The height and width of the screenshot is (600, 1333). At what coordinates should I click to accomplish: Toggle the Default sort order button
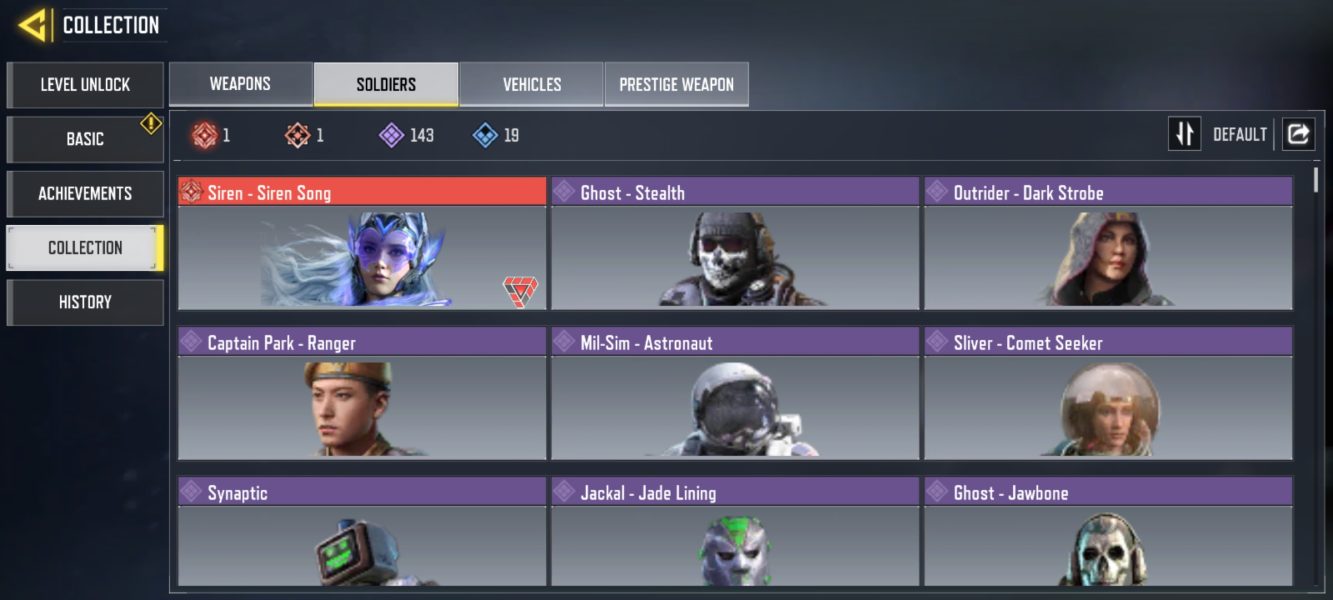1185,134
